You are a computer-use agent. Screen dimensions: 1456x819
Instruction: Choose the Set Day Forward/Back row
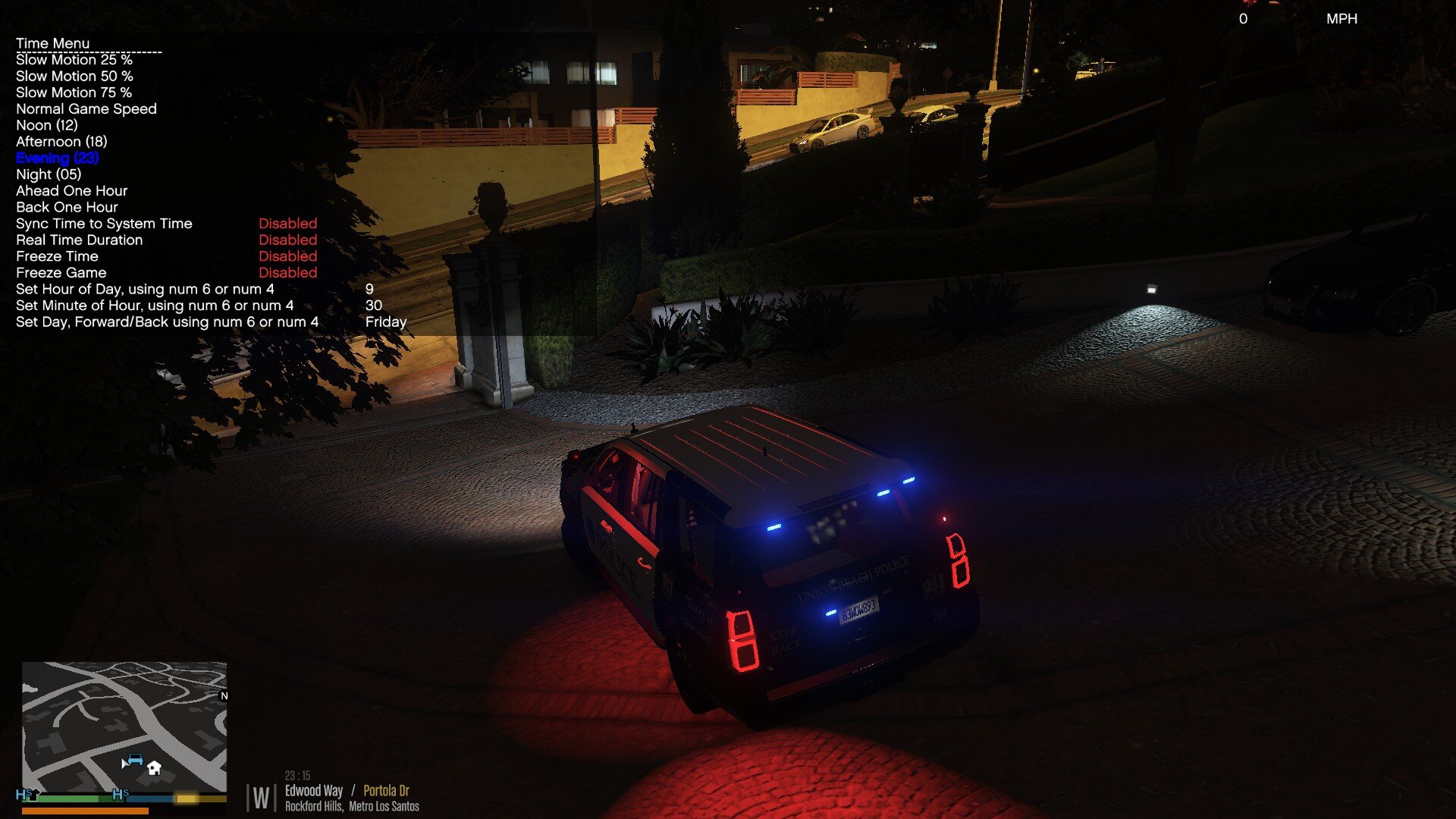[x=167, y=322]
